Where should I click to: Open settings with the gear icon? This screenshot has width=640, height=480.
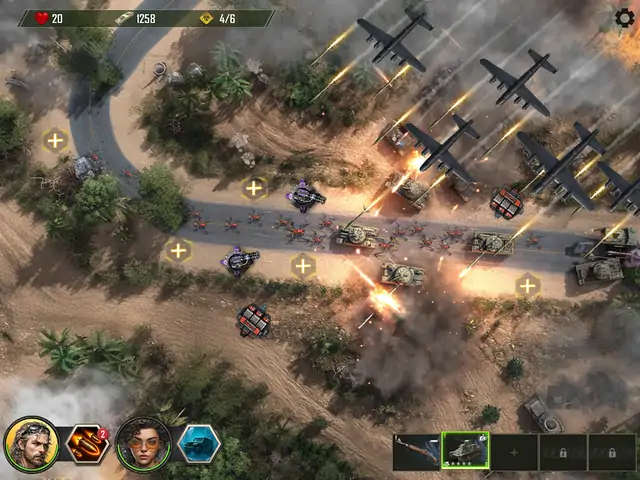(x=624, y=17)
